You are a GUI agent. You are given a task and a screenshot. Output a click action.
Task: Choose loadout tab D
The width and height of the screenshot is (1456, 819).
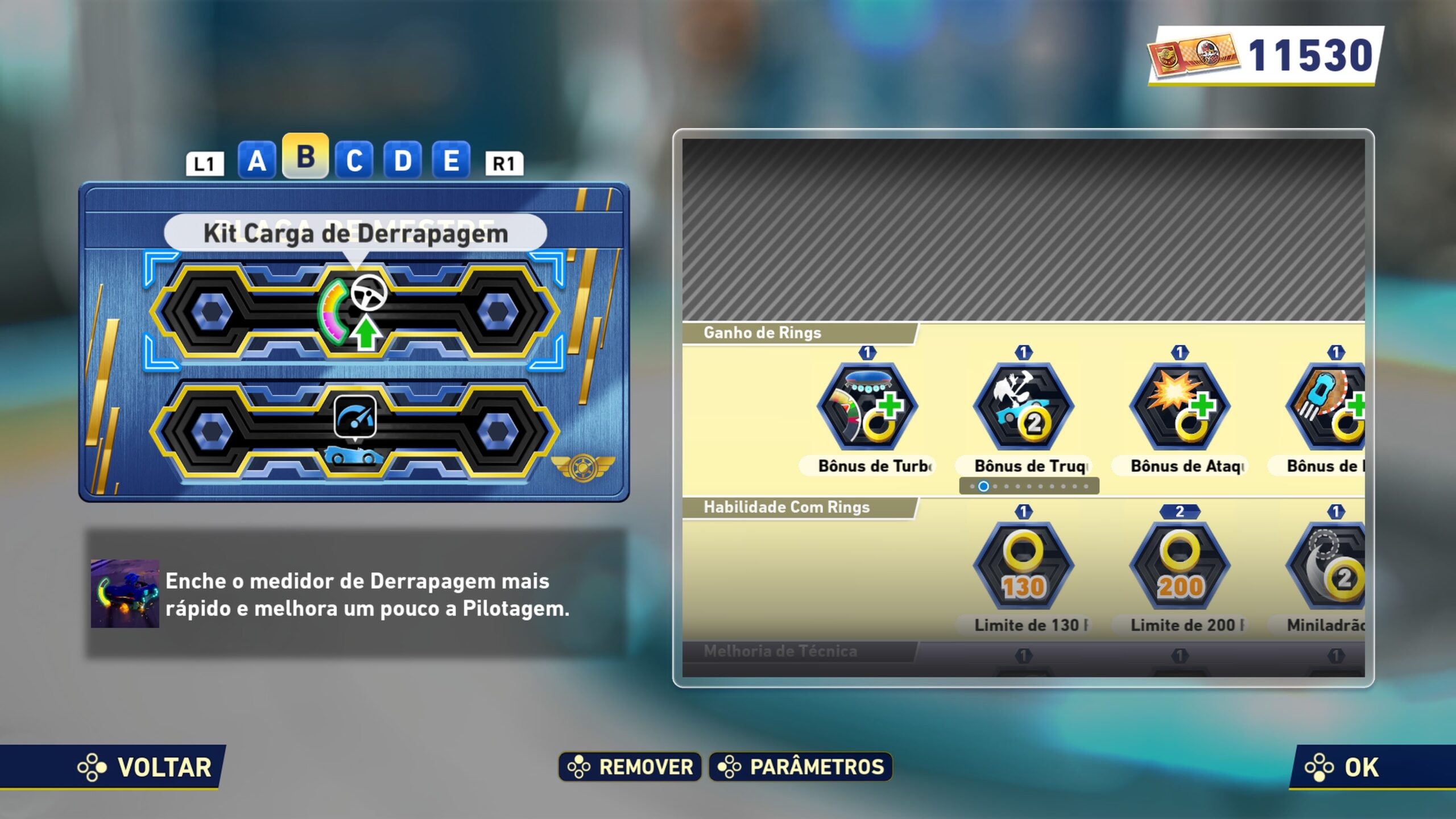click(x=403, y=161)
